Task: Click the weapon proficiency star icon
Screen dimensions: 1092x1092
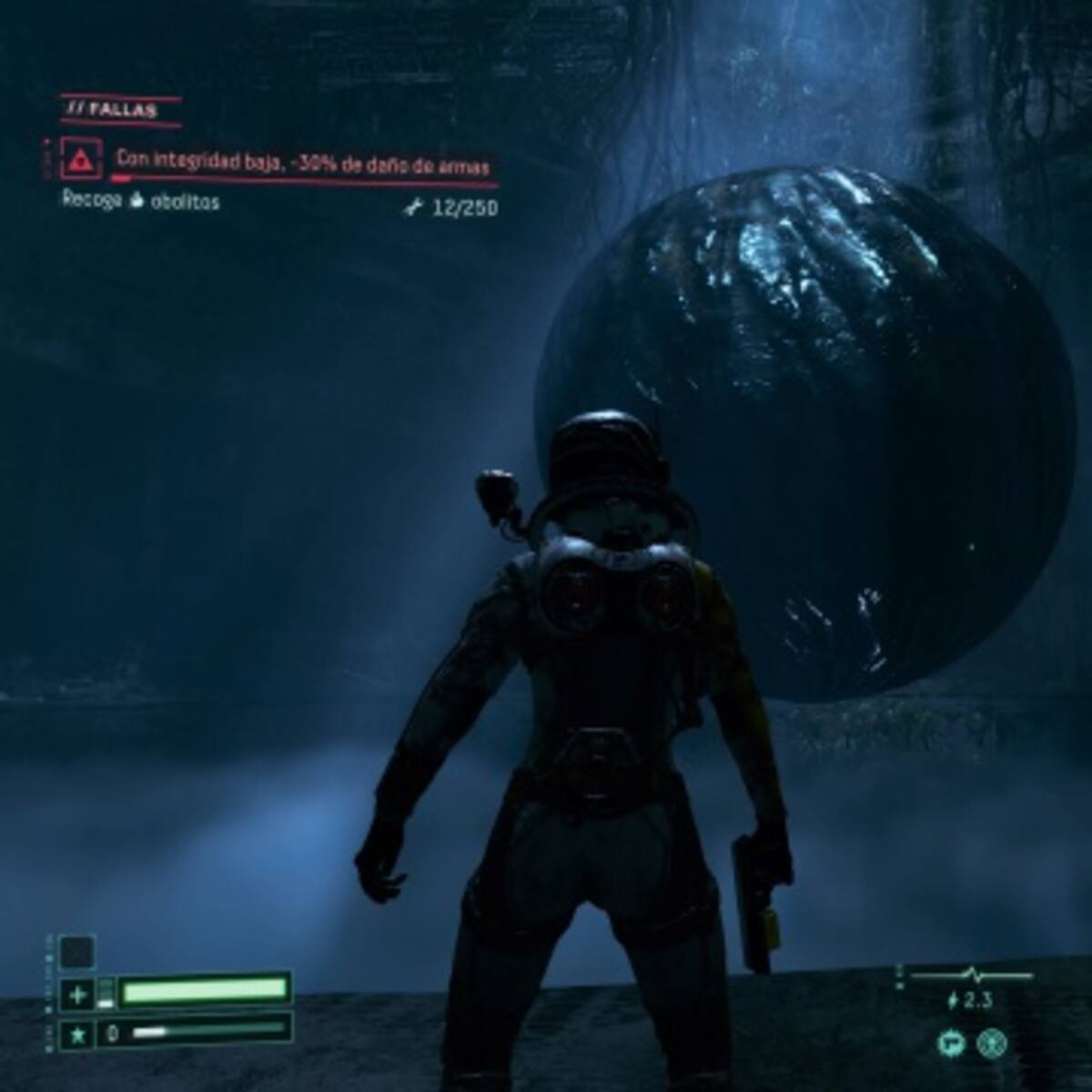Action: coord(76,1034)
